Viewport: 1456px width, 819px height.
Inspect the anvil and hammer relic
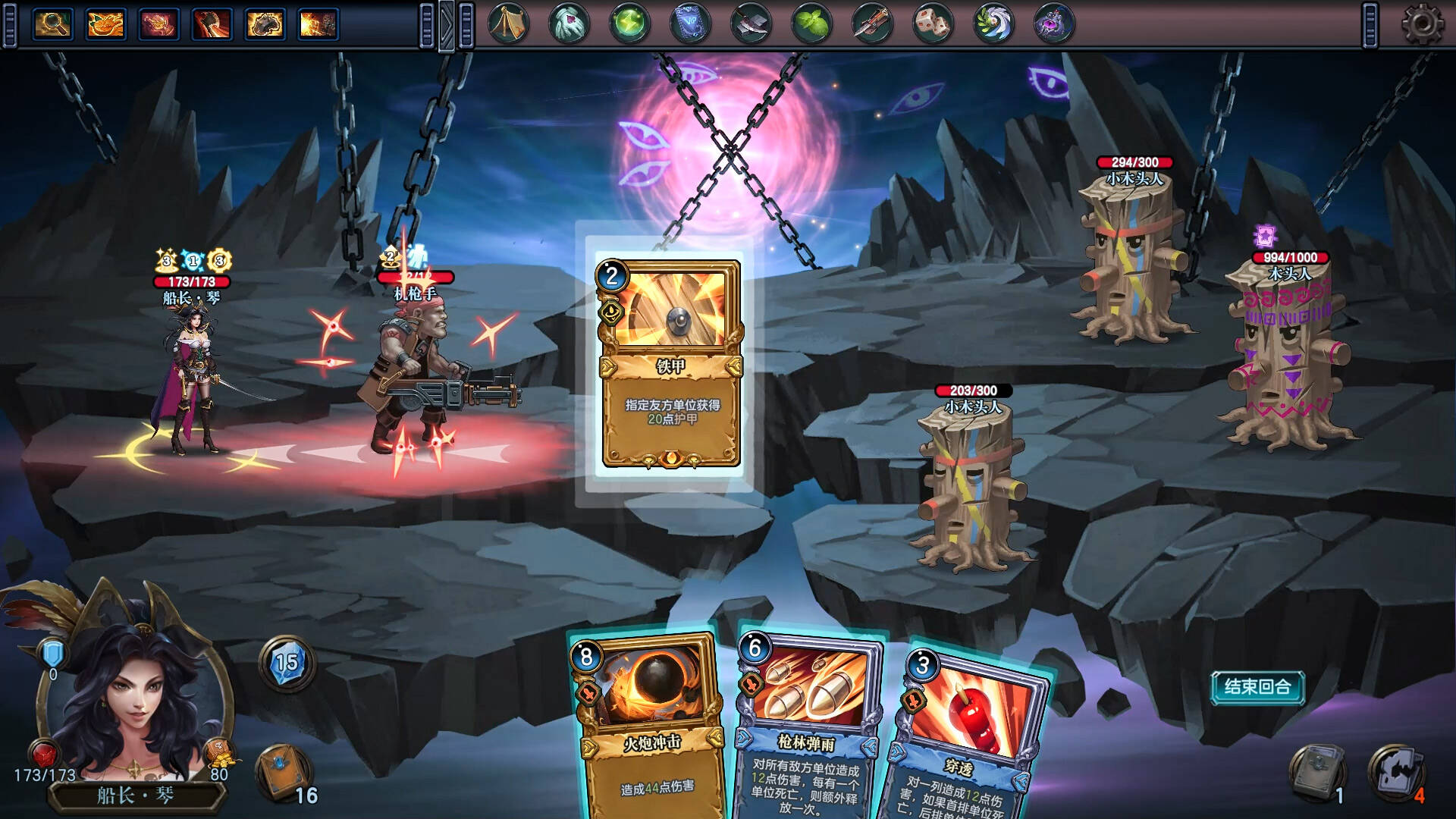tap(751, 24)
